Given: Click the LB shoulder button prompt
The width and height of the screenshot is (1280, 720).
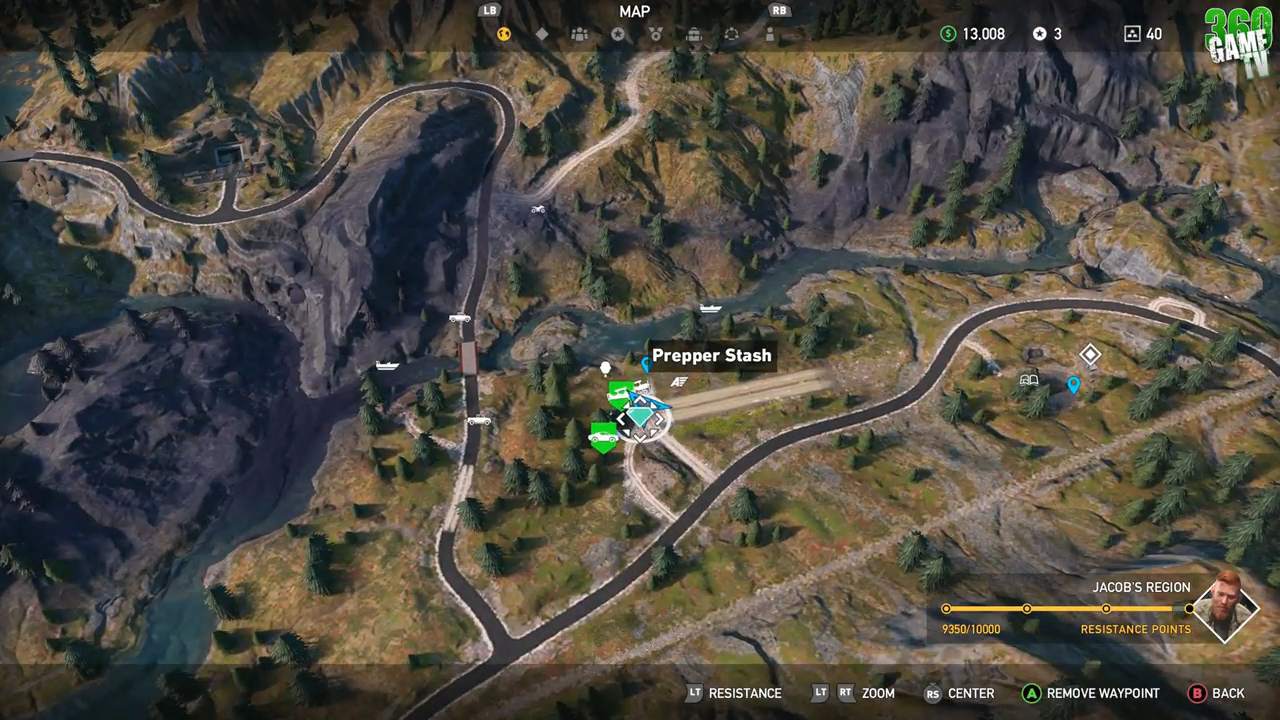Looking at the screenshot, I should [489, 11].
